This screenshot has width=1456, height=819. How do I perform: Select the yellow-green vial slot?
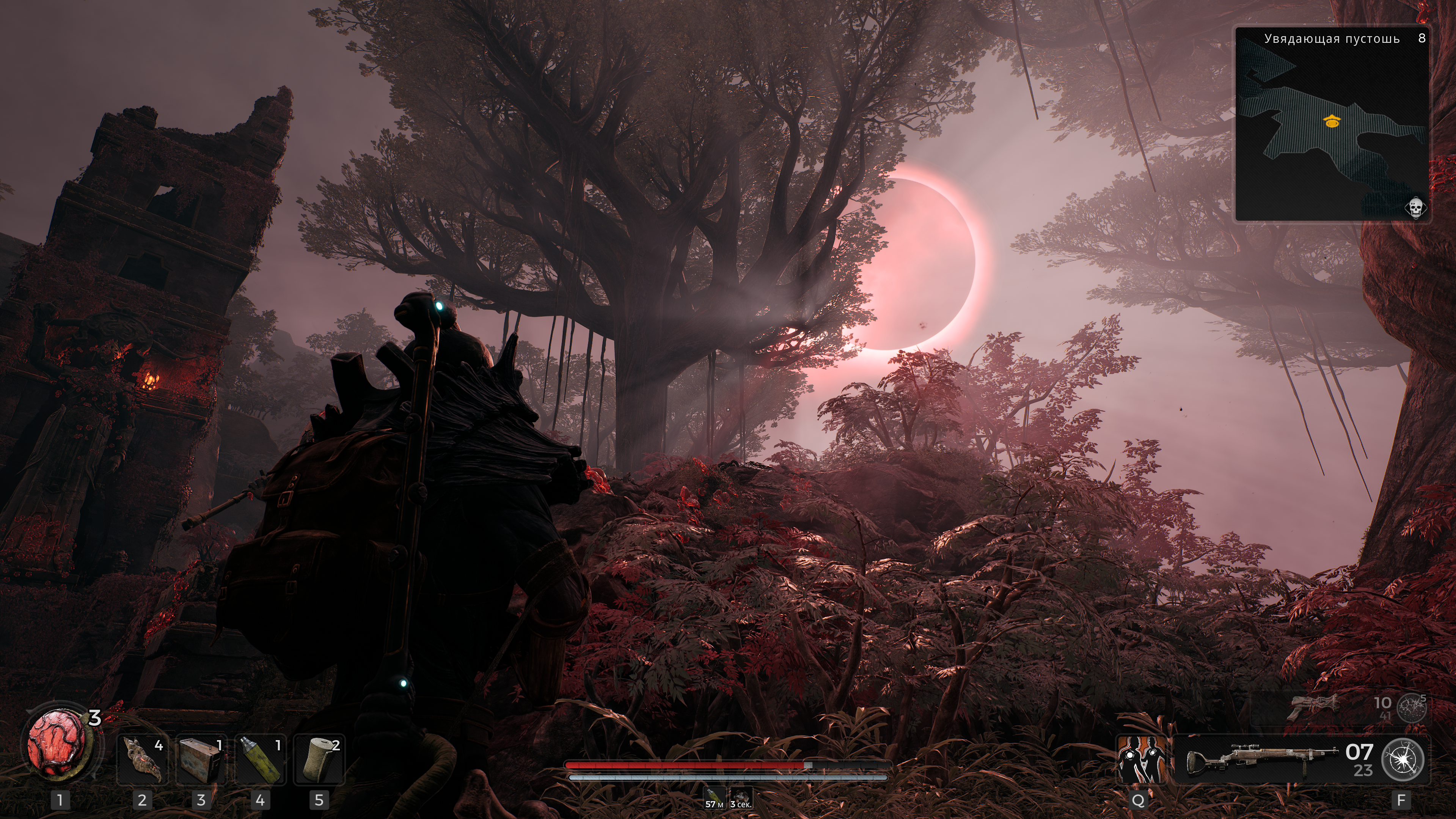tap(260, 760)
